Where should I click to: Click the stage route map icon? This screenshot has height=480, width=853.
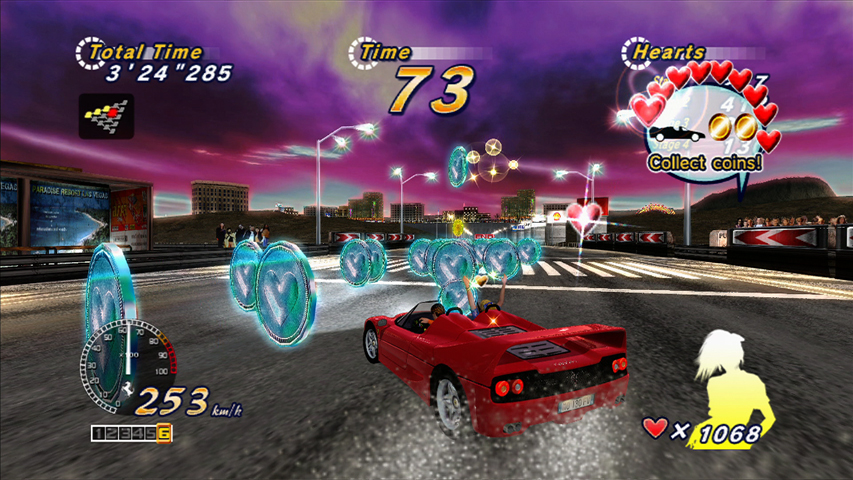tap(106, 116)
